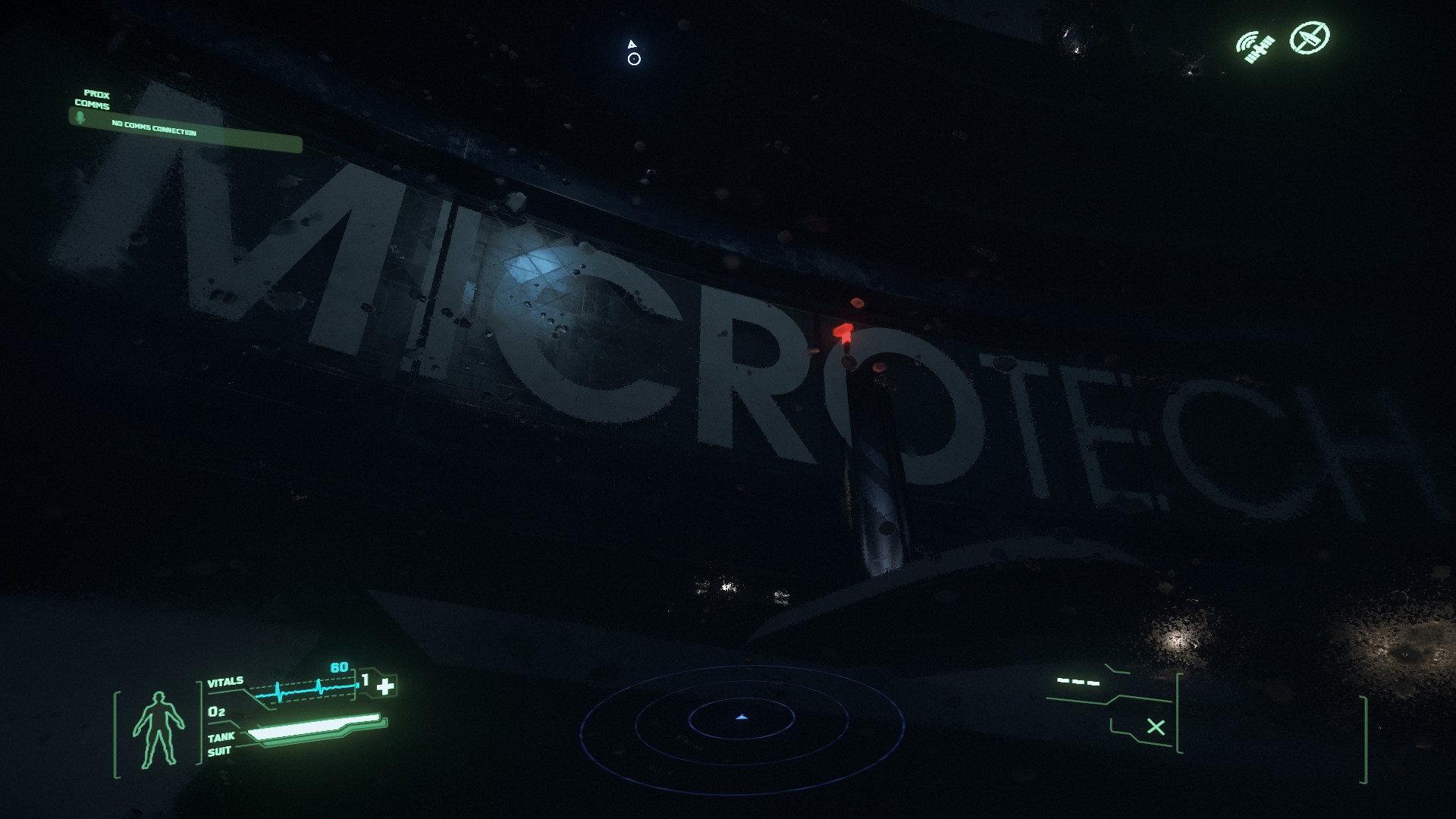Click the medical plus icon by vitals

(386, 686)
